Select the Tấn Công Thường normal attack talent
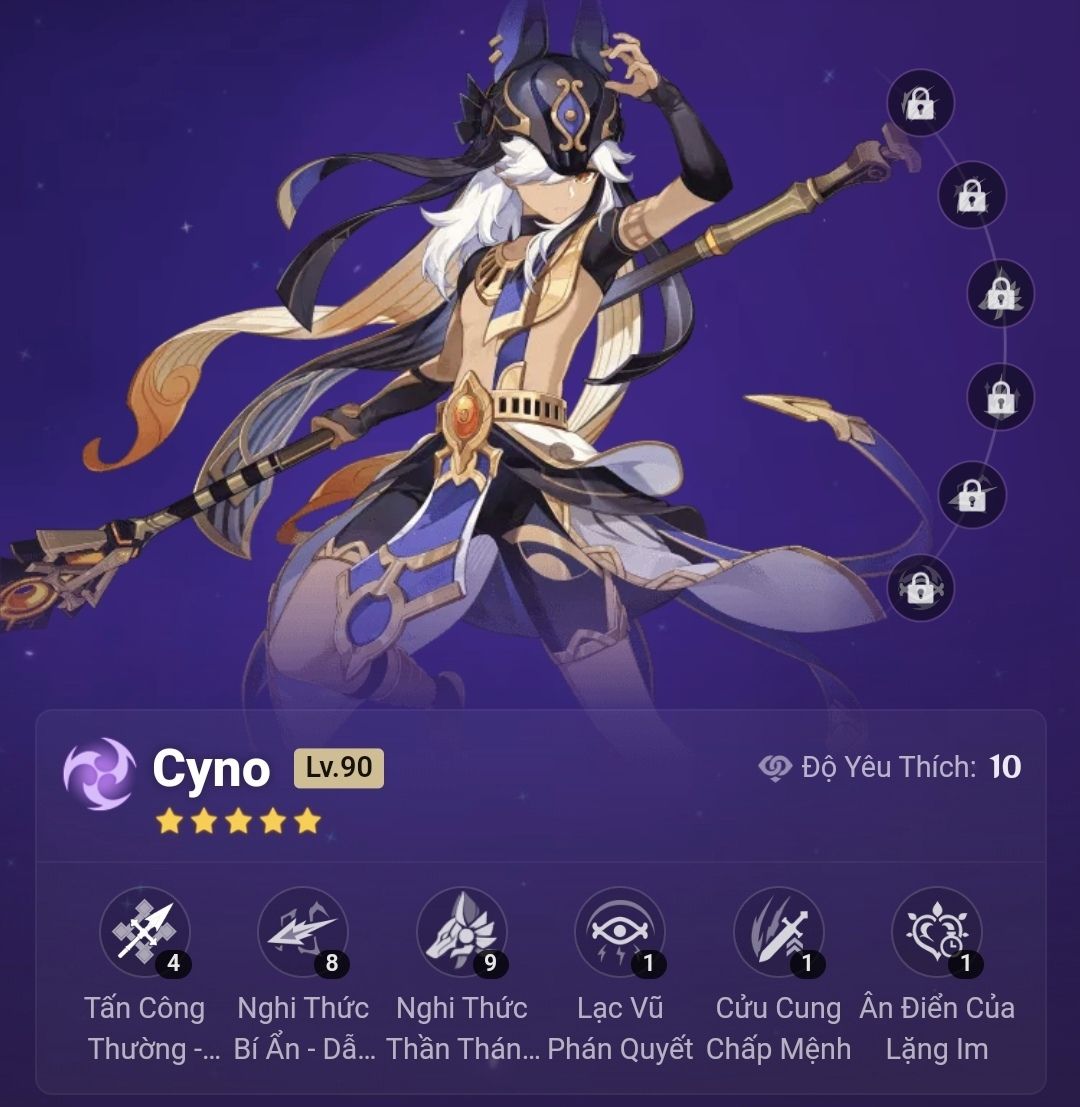This screenshot has width=1080, height=1107. tap(145, 931)
